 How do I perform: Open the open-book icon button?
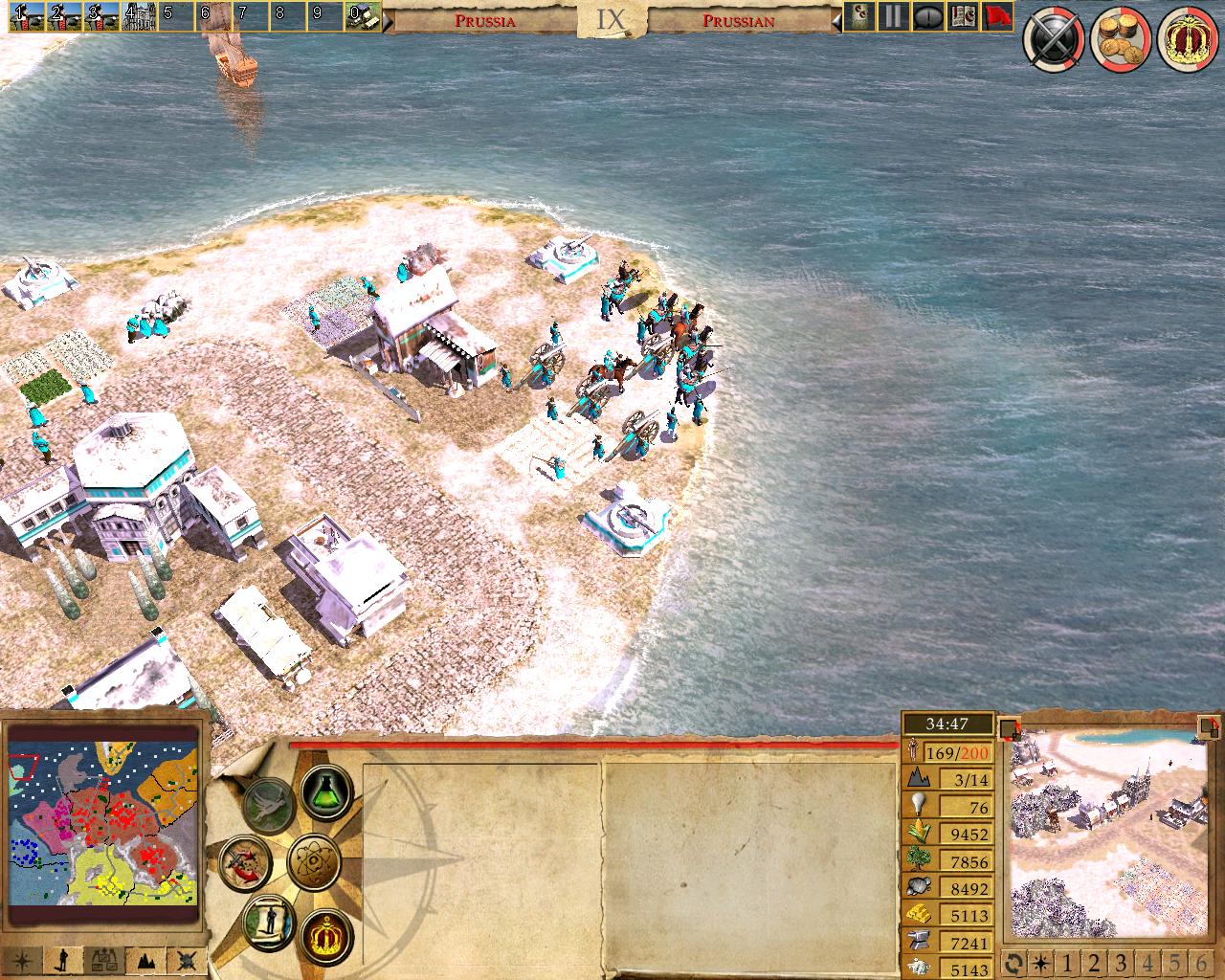click(964, 16)
